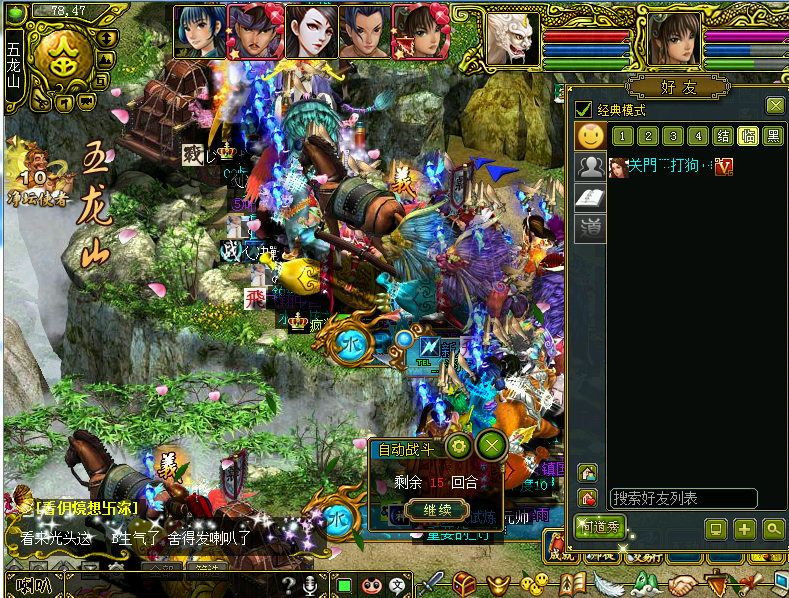Open the 黑 blacklist tab
The height and width of the screenshot is (598, 789).
(773, 137)
